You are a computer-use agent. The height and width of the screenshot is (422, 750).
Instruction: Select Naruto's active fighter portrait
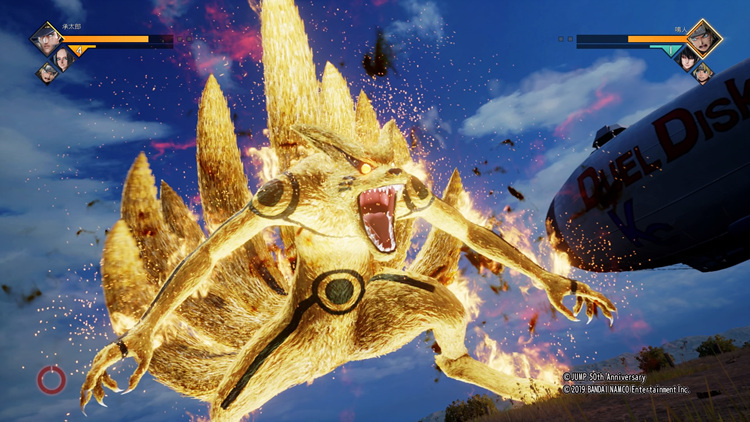tap(703, 38)
